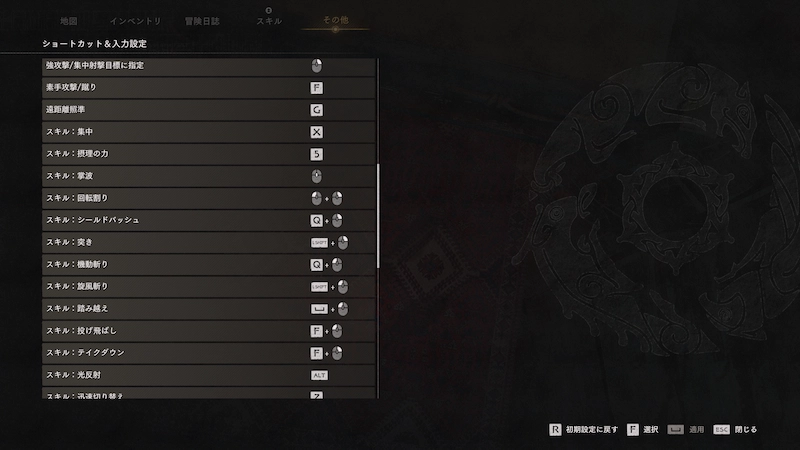Select the 強攻撃/集中射撃目標に指定 binding row

pos(209,66)
